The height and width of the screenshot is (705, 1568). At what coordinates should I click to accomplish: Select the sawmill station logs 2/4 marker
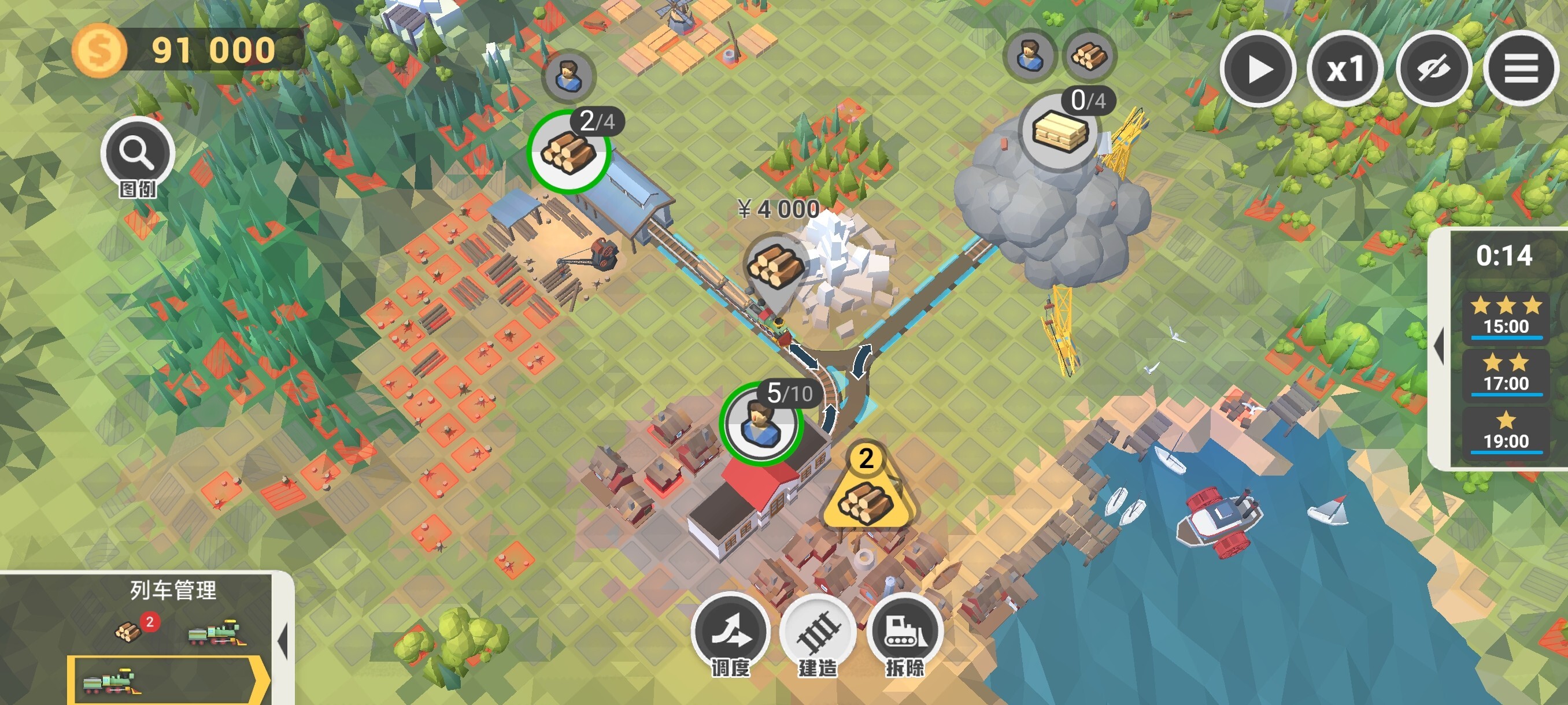tap(568, 151)
